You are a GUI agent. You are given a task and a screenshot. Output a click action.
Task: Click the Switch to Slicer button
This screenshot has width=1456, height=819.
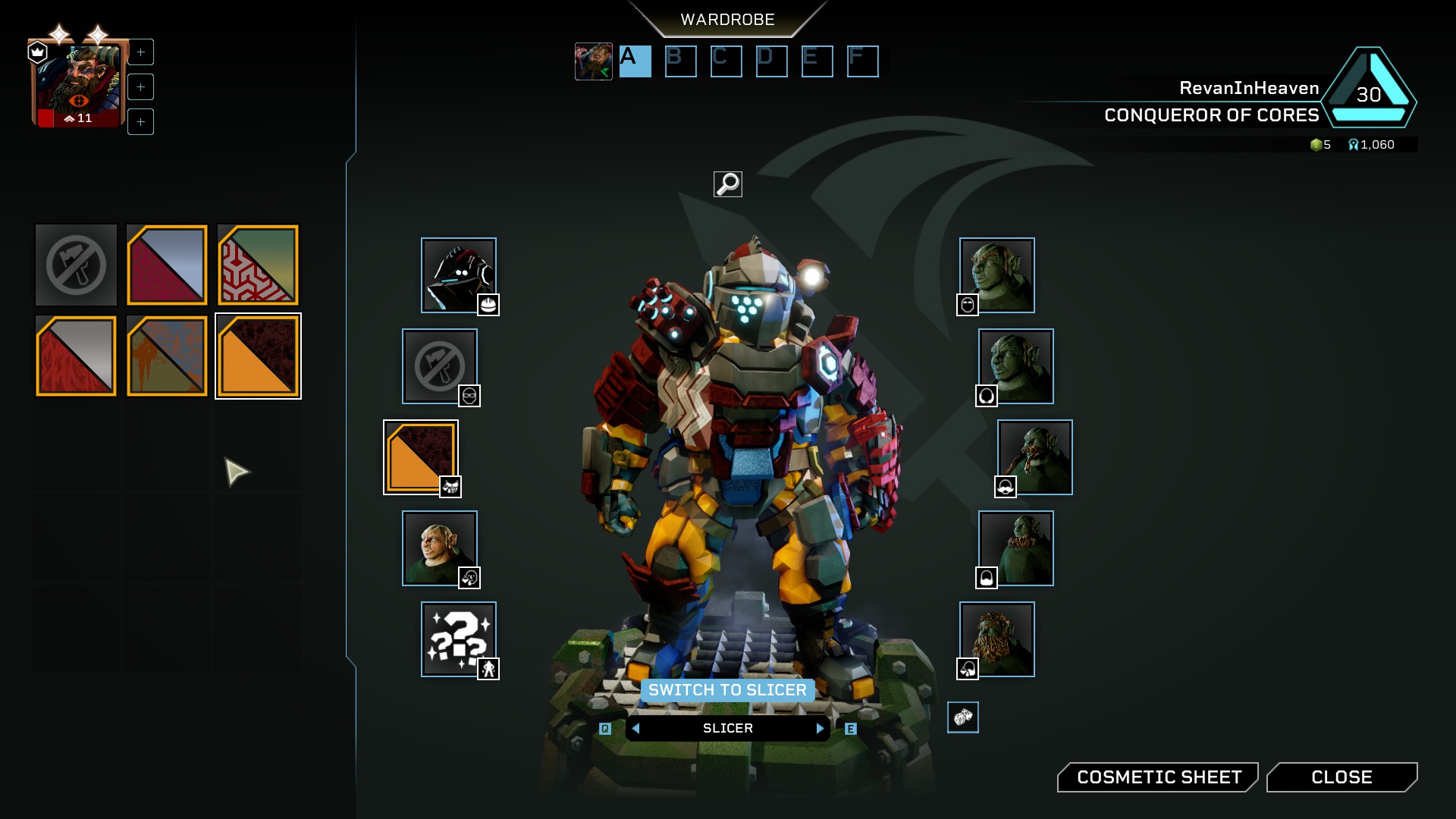point(728,690)
